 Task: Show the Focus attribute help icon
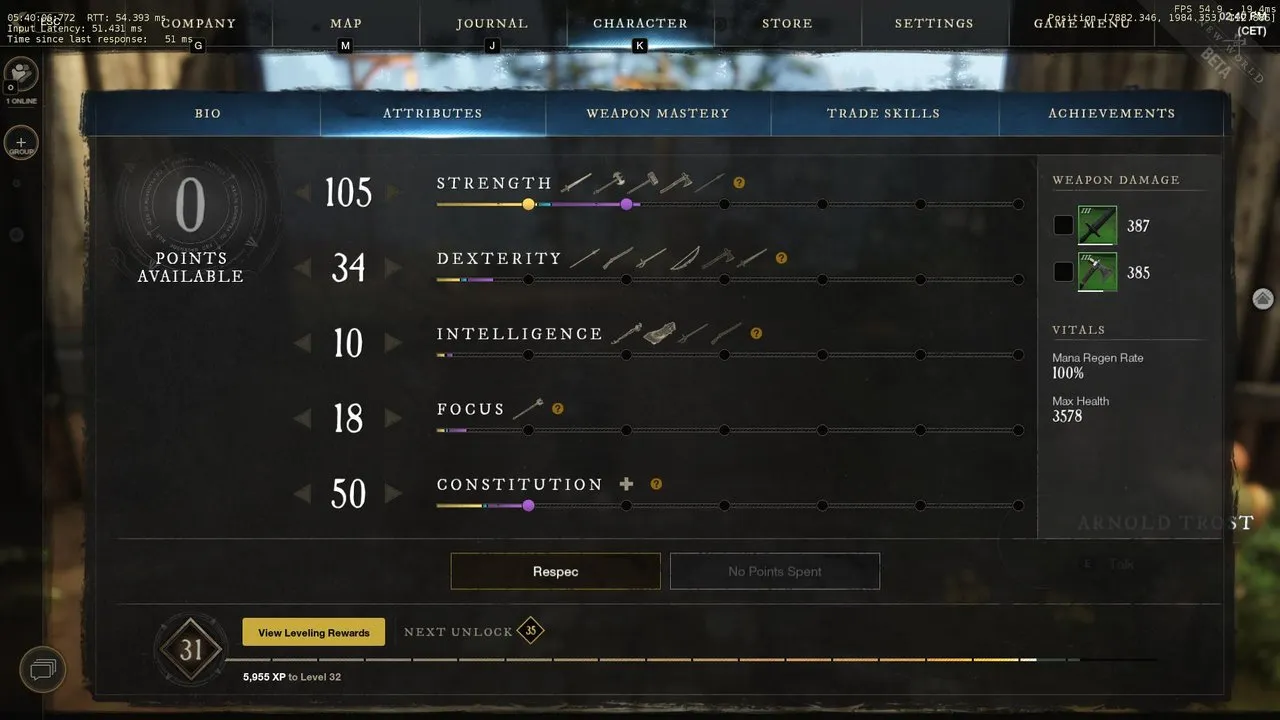[x=557, y=408]
